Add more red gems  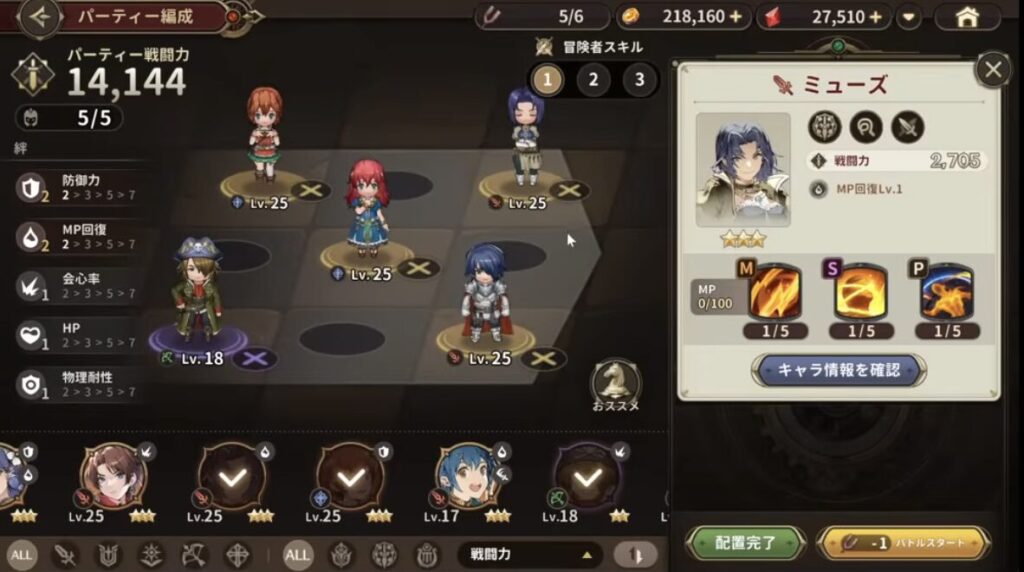point(876,17)
